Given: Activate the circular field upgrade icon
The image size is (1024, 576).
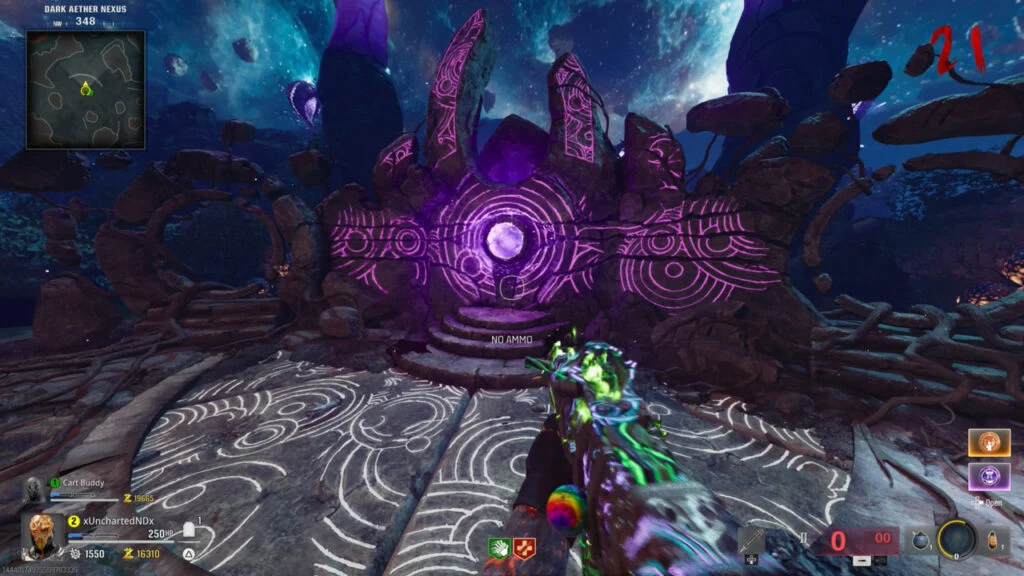Looking at the screenshot, I should [956, 541].
